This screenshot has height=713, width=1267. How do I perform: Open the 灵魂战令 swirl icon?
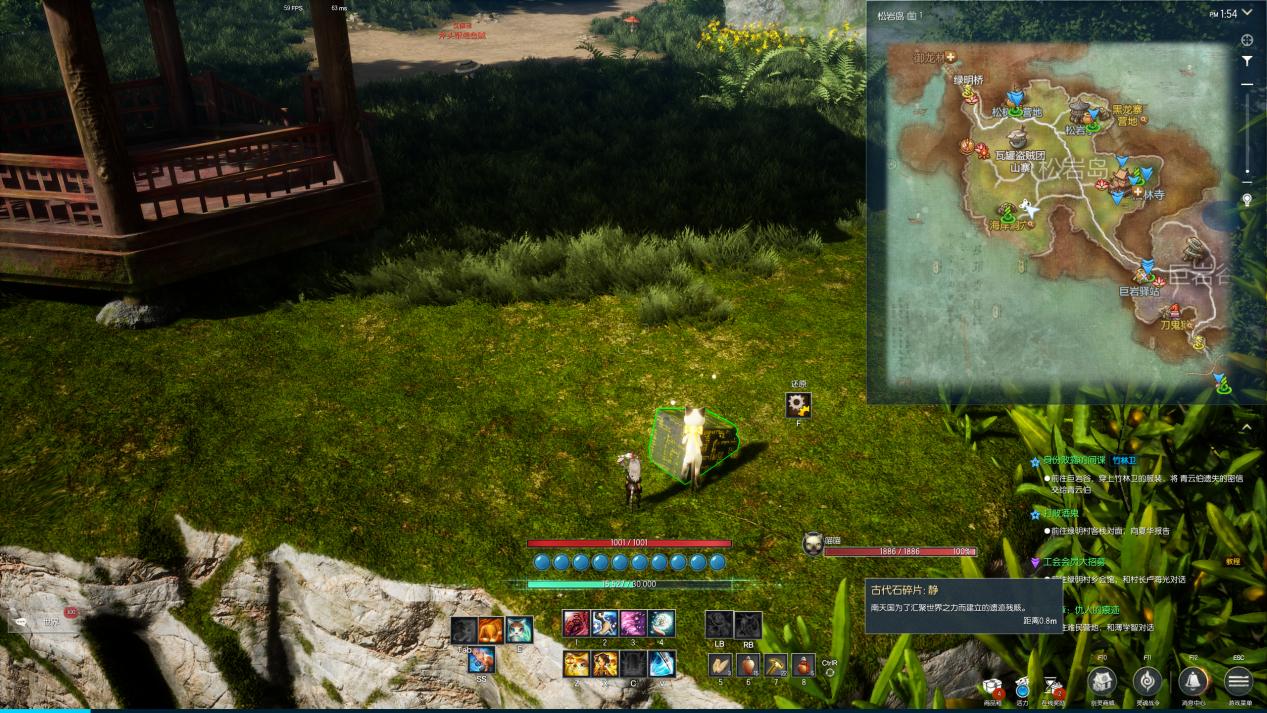(x=1146, y=682)
